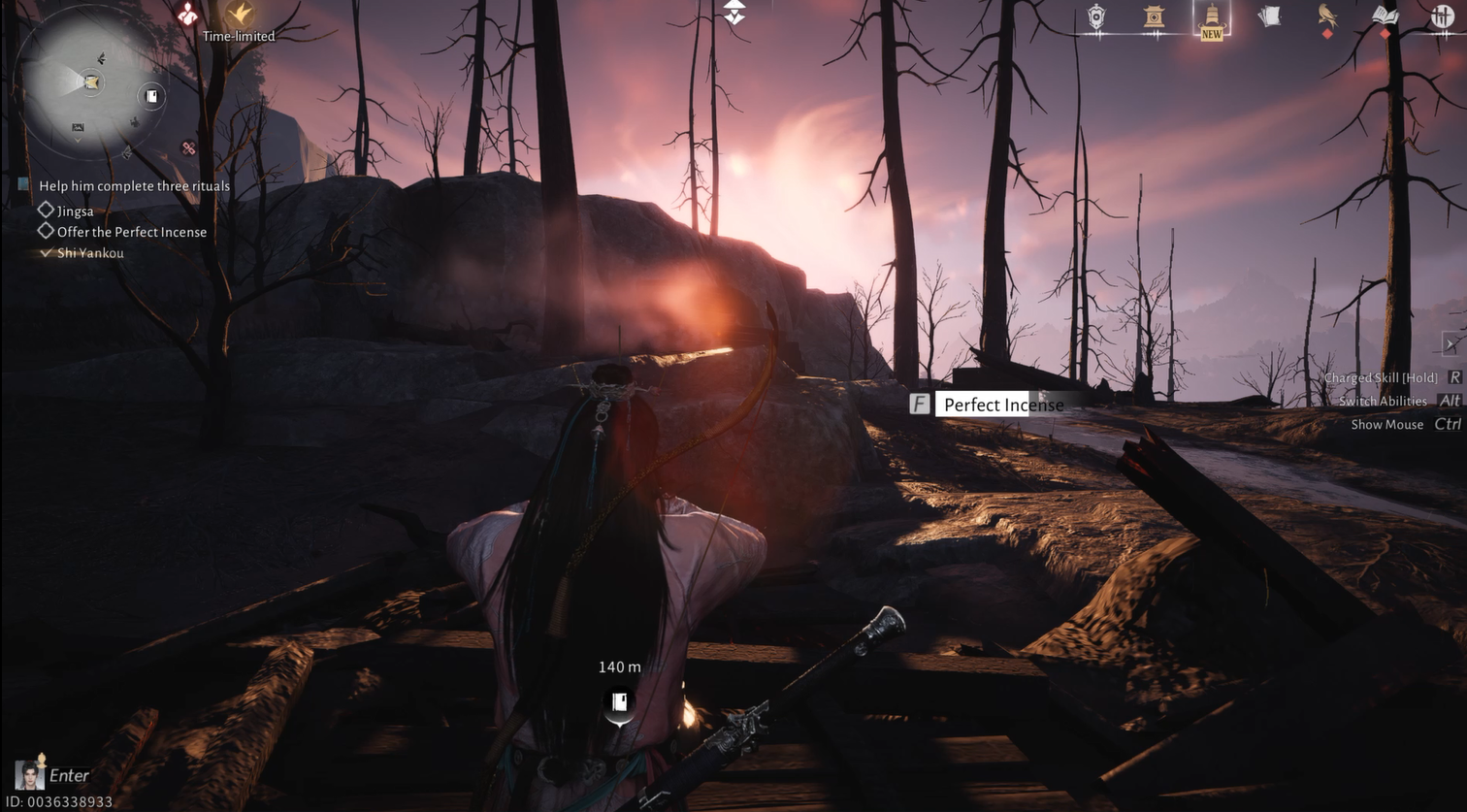The width and height of the screenshot is (1467, 812).
Task: Expand the arrow tab on right edge
Action: (1451, 343)
